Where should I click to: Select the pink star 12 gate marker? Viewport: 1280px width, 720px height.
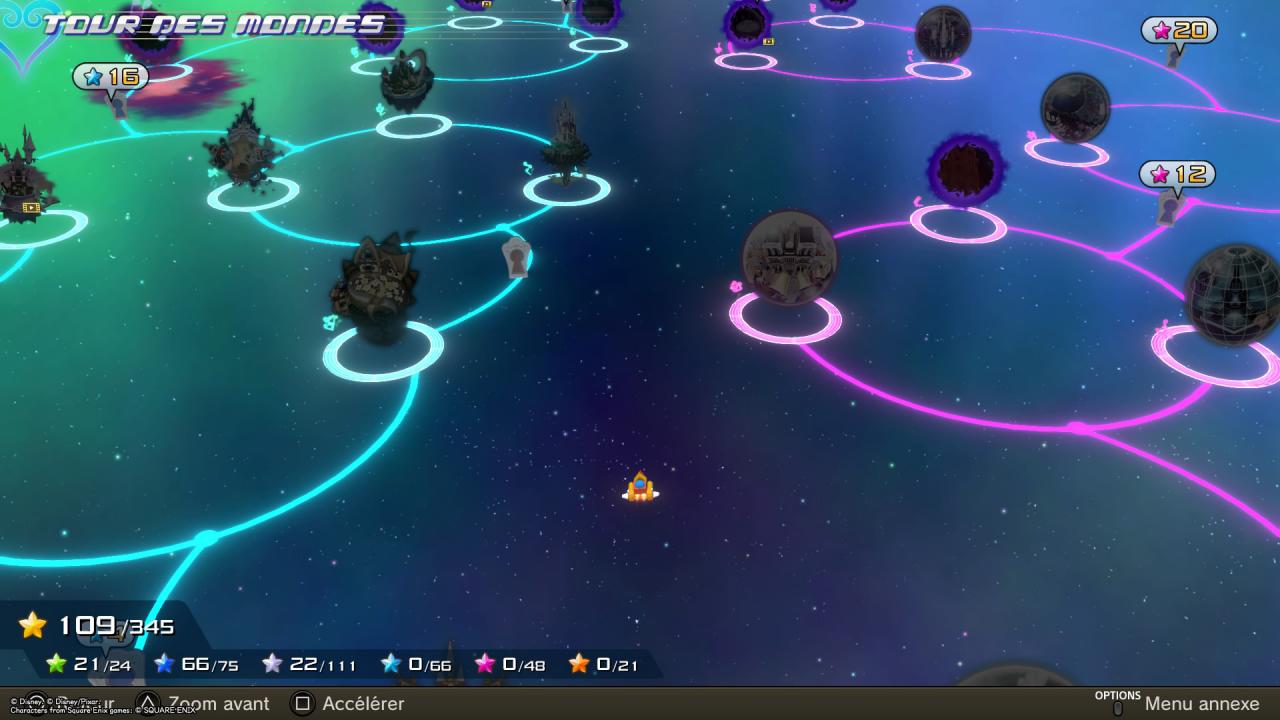pos(1177,175)
